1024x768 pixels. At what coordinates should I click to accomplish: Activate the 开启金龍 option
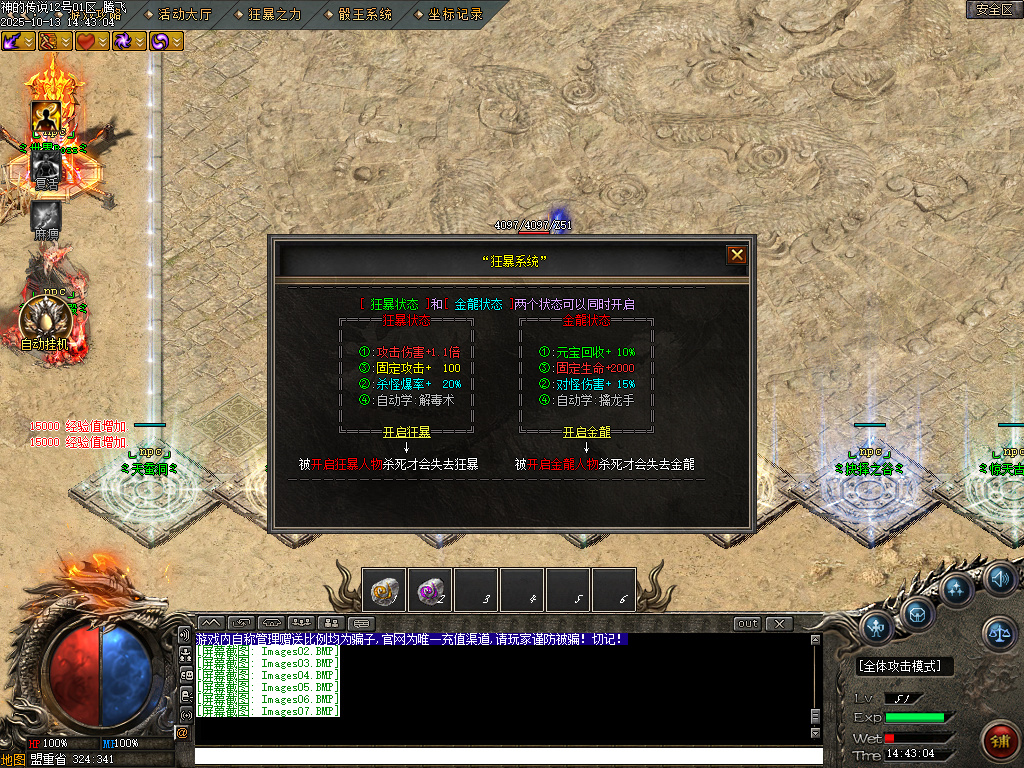pos(586,432)
